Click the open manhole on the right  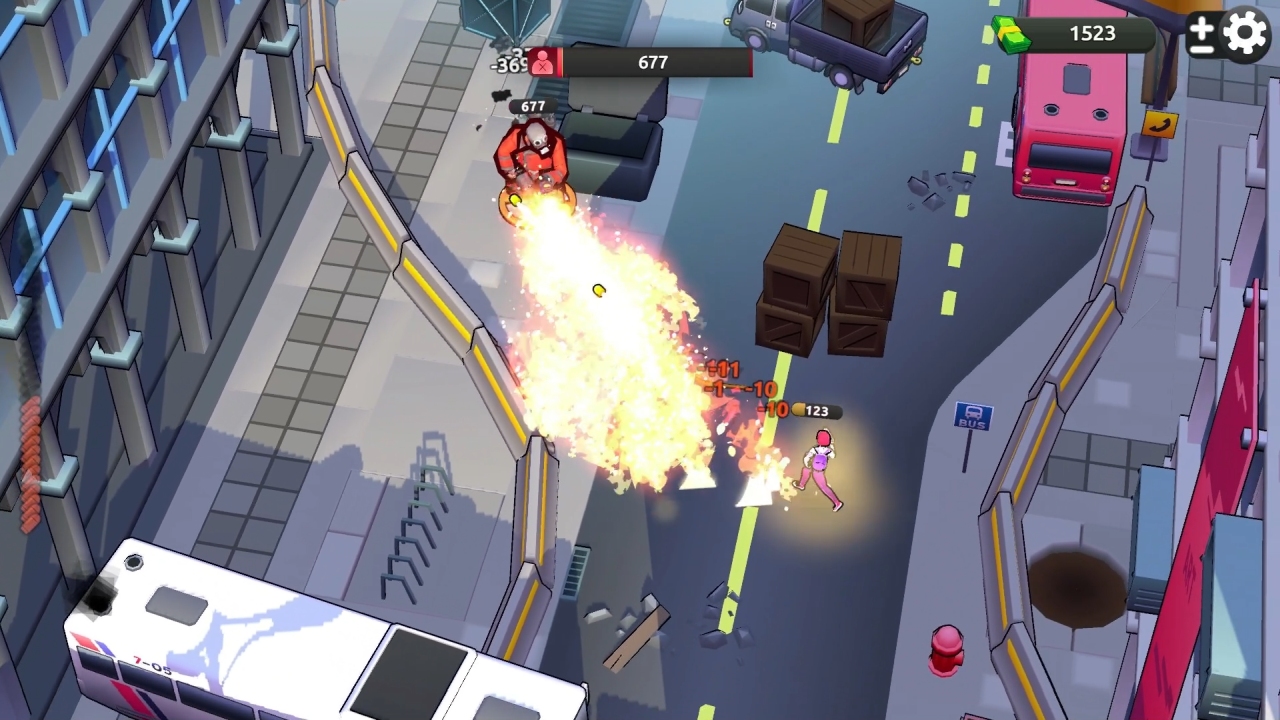[1078, 585]
